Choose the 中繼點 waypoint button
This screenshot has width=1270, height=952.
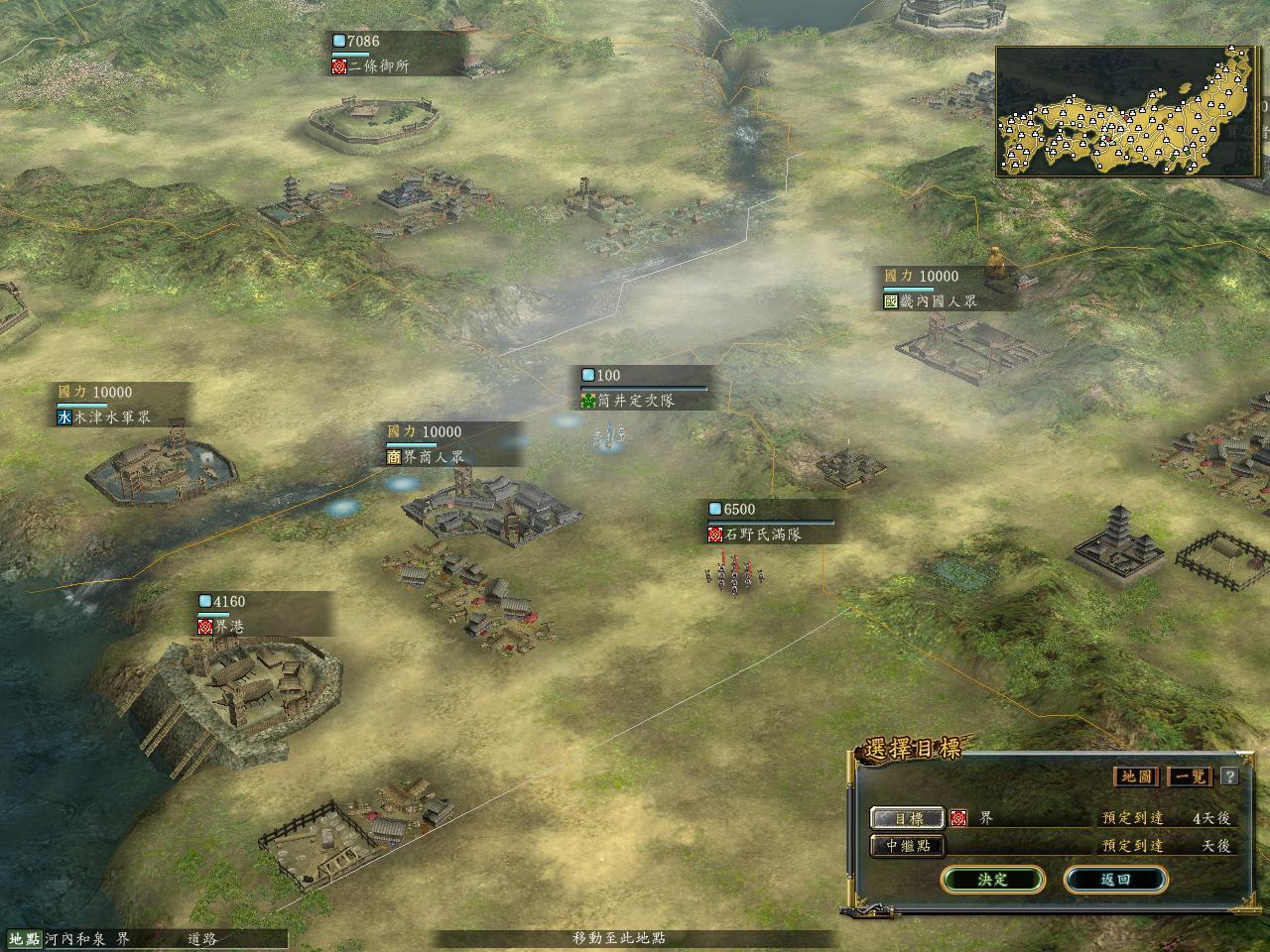tap(908, 846)
